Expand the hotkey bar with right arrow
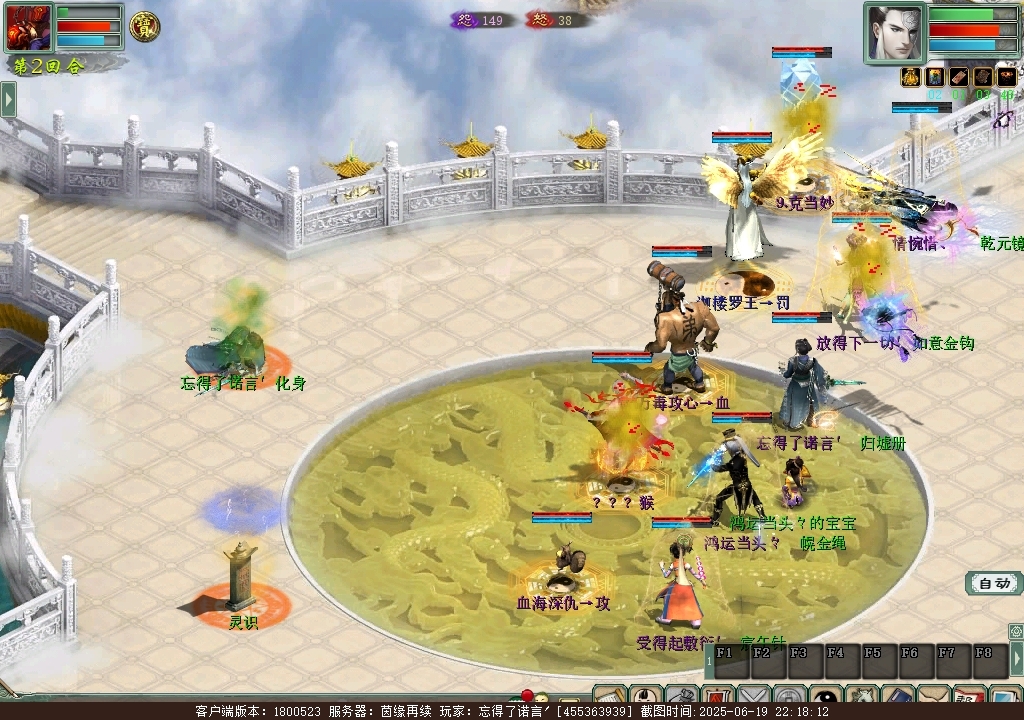Image resolution: width=1024 pixels, height=720 pixels. coord(1016,659)
